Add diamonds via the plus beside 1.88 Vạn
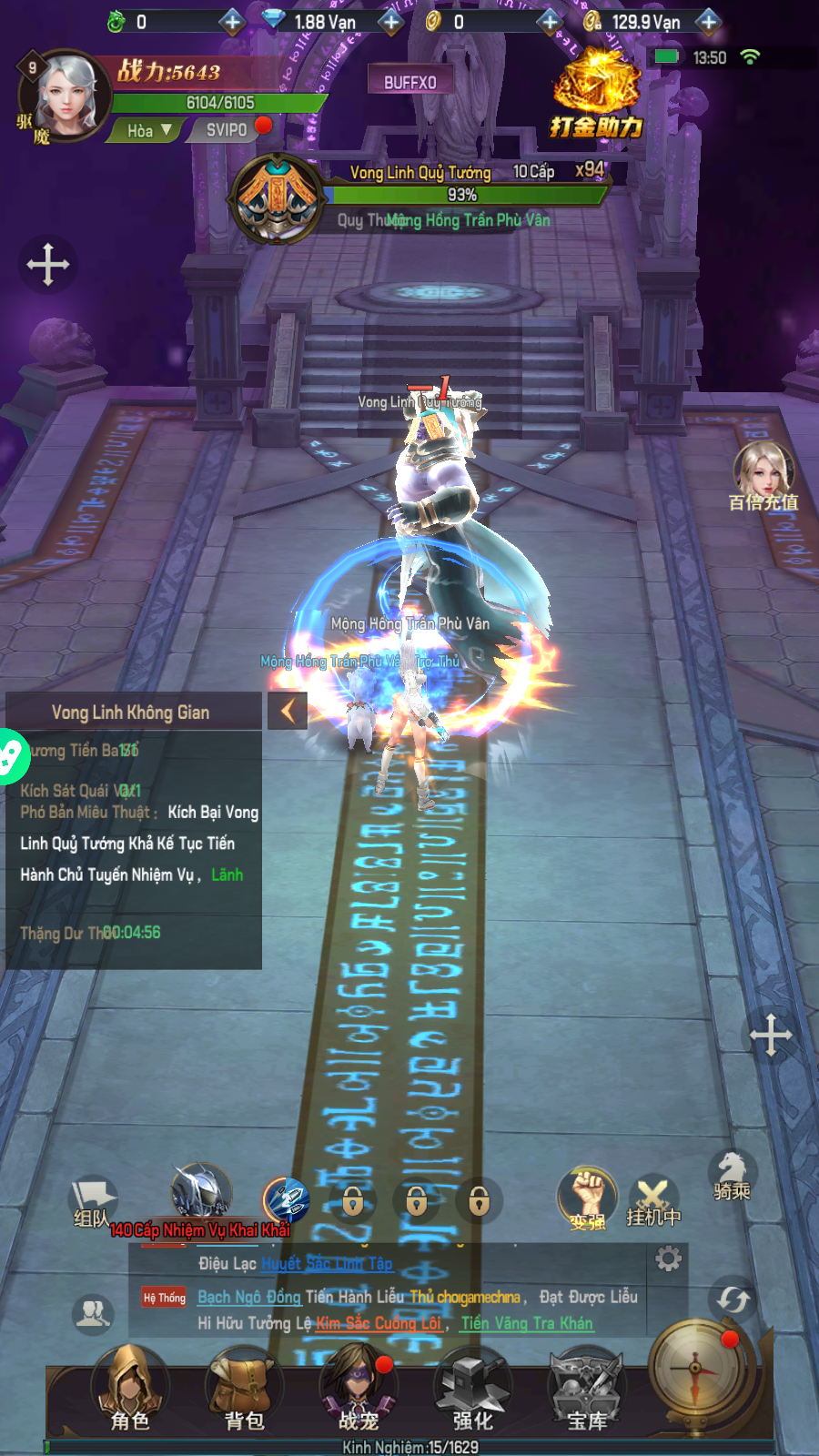The image size is (819, 1456). tap(391, 21)
